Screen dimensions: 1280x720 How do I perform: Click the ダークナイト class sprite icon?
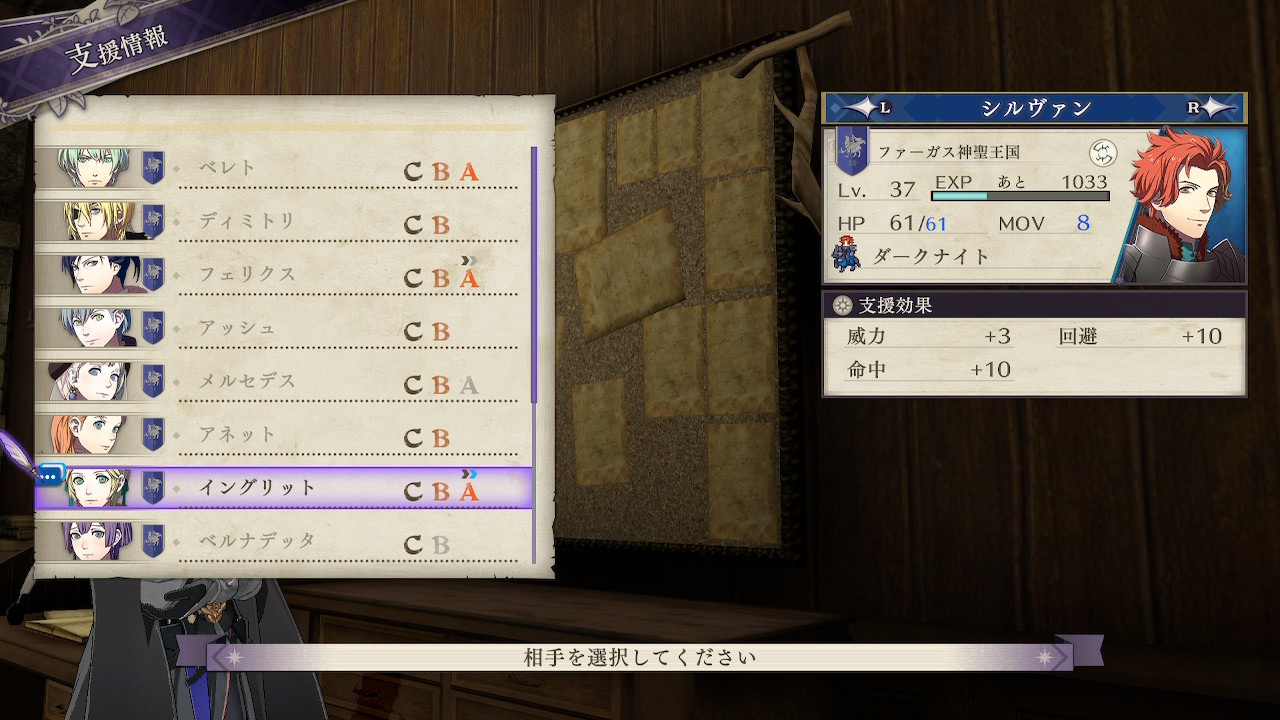coord(846,256)
